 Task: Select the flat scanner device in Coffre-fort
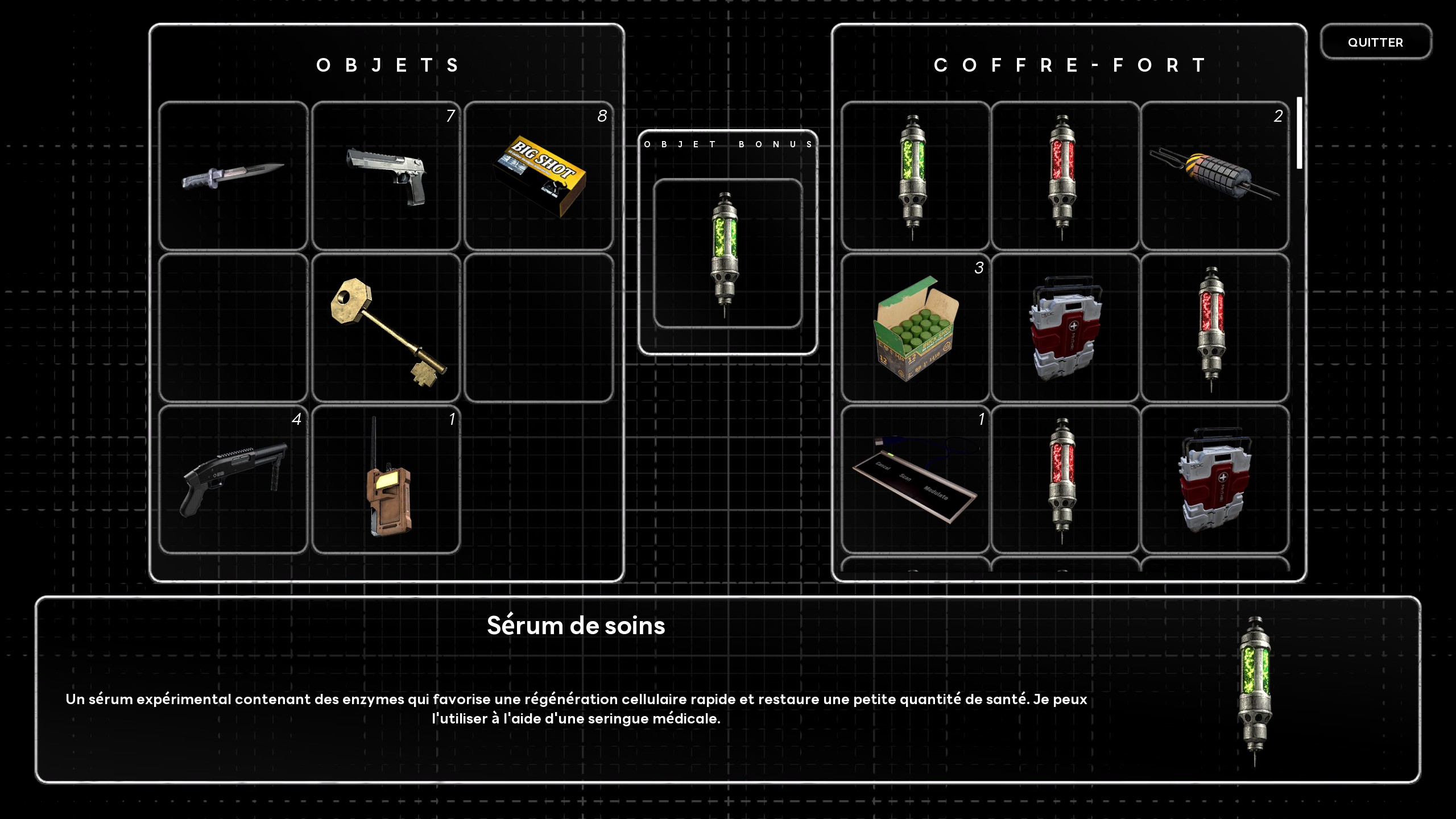[914, 479]
